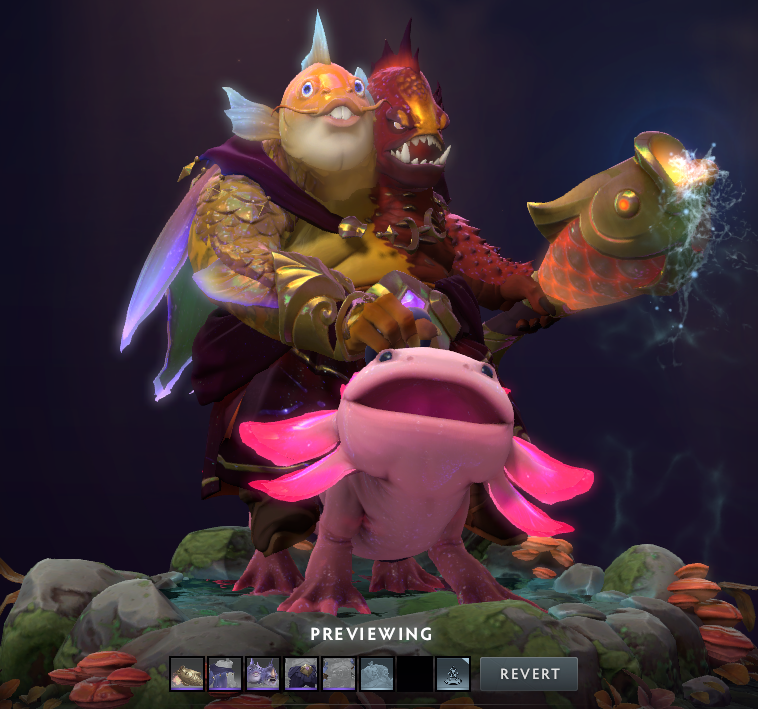Choose the two-headed ogre heads item slot
This screenshot has width=758, height=709.
click(x=263, y=674)
